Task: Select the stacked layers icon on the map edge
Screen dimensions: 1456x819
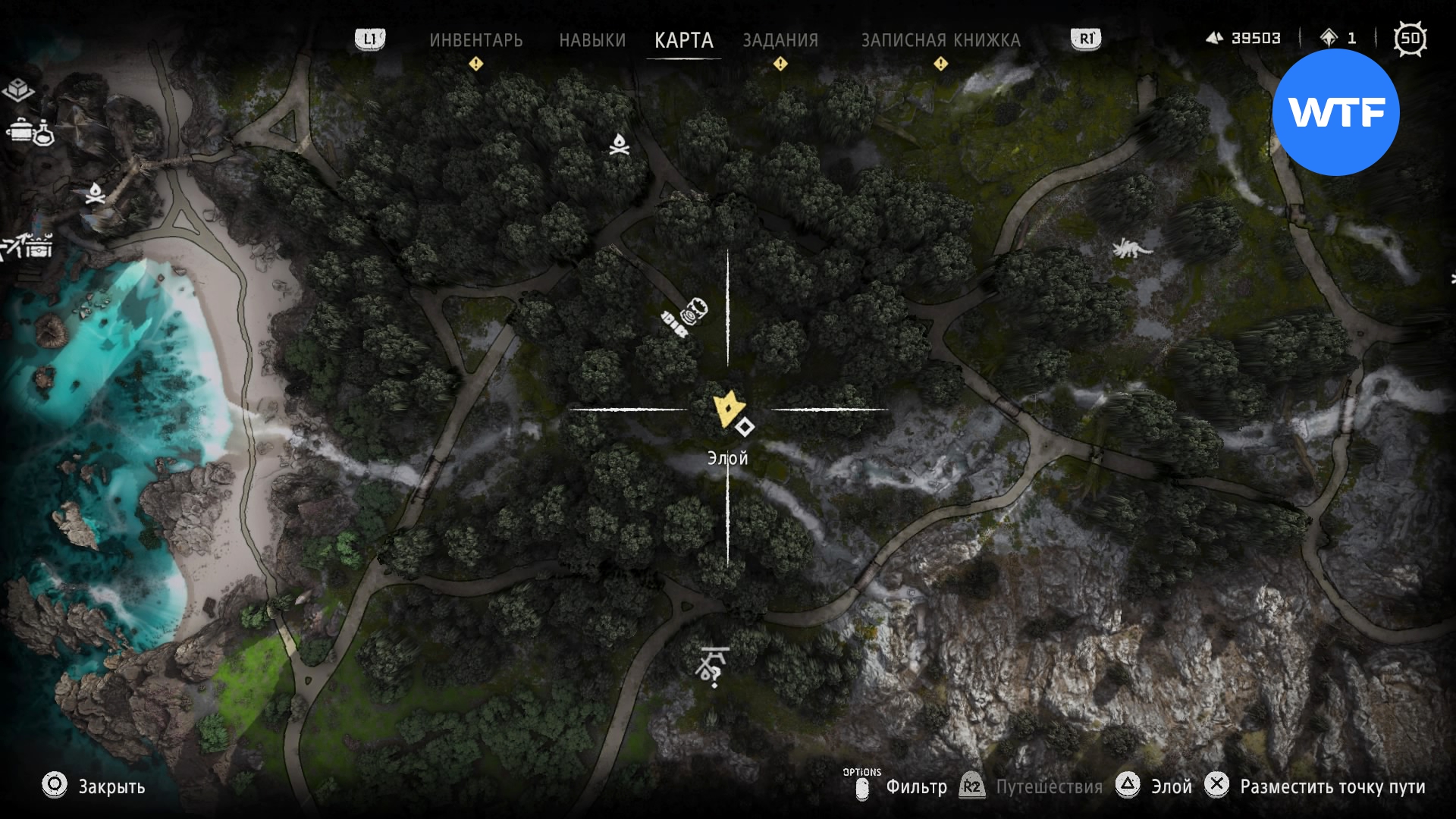Action: pyautogui.click(x=18, y=90)
